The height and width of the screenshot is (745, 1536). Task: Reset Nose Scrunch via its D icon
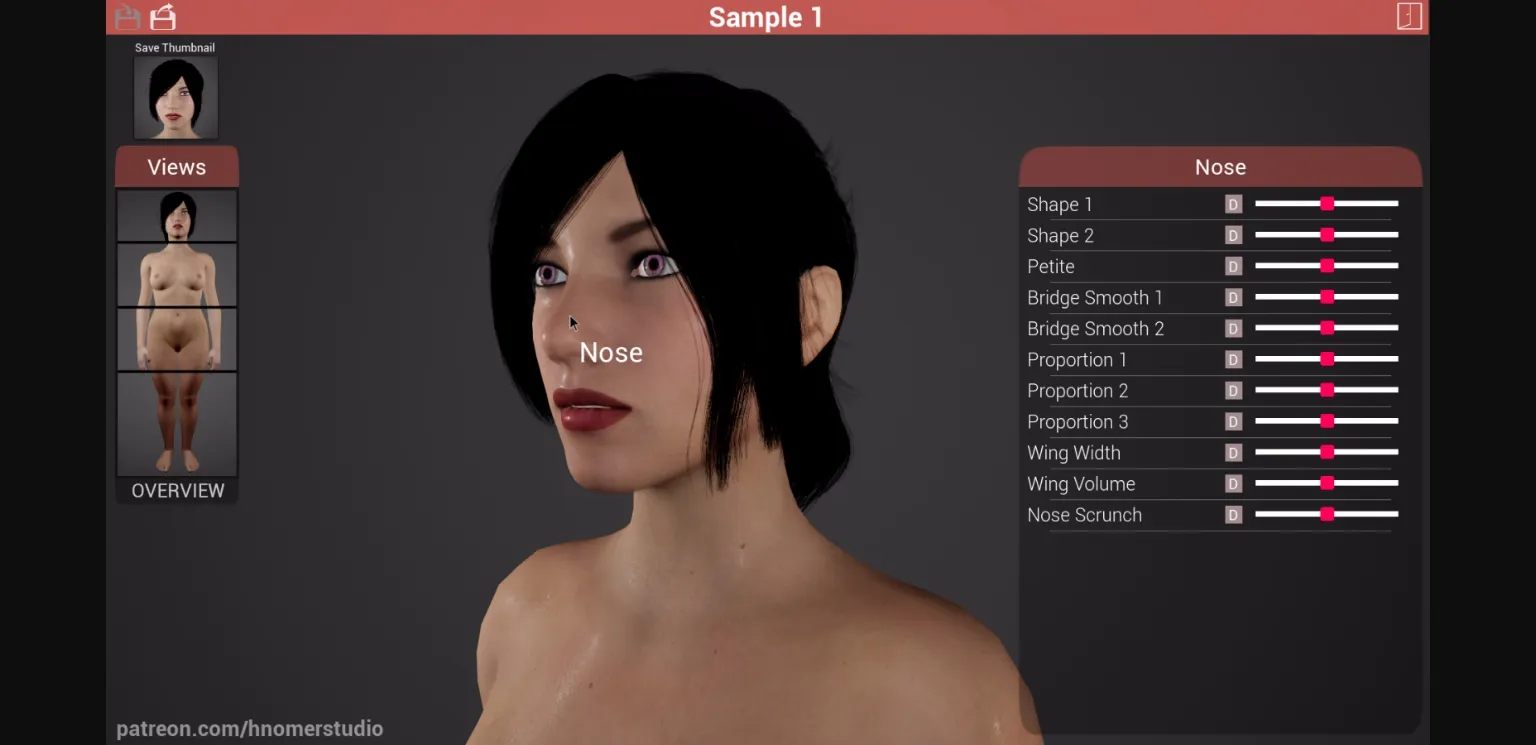pos(1233,515)
